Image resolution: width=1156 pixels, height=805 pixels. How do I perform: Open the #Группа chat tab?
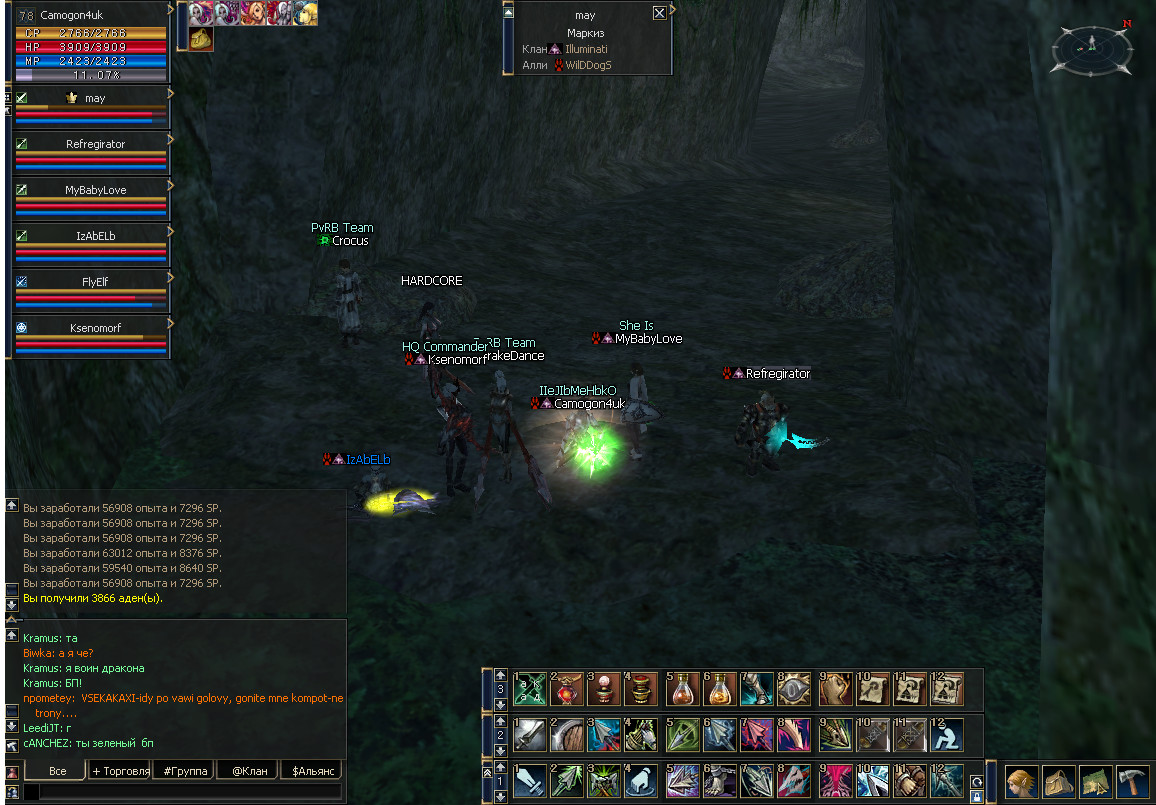pyautogui.click(x=184, y=771)
